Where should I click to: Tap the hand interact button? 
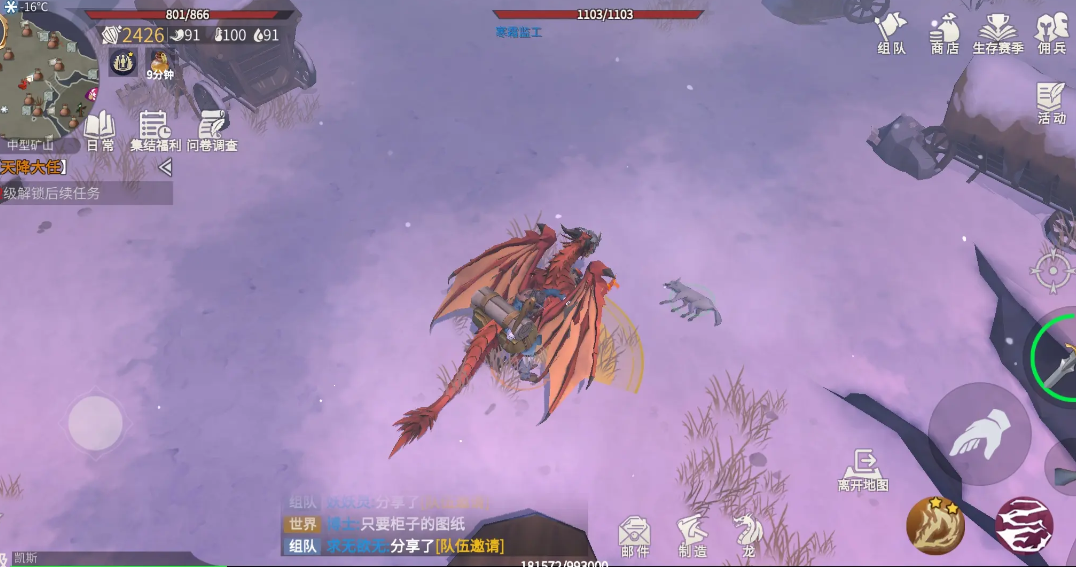tap(978, 434)
